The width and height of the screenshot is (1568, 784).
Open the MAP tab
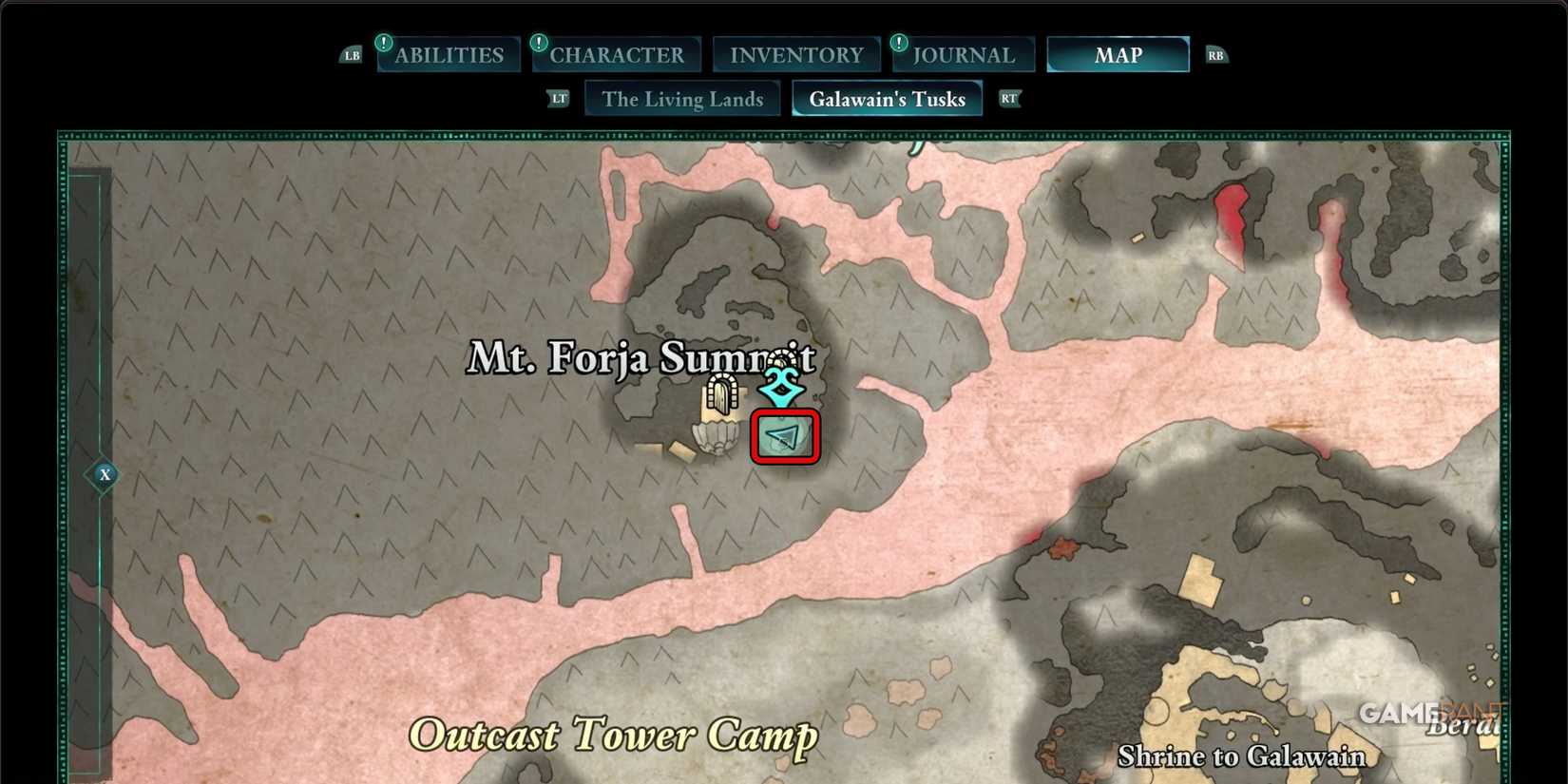tap(1118, 54)
